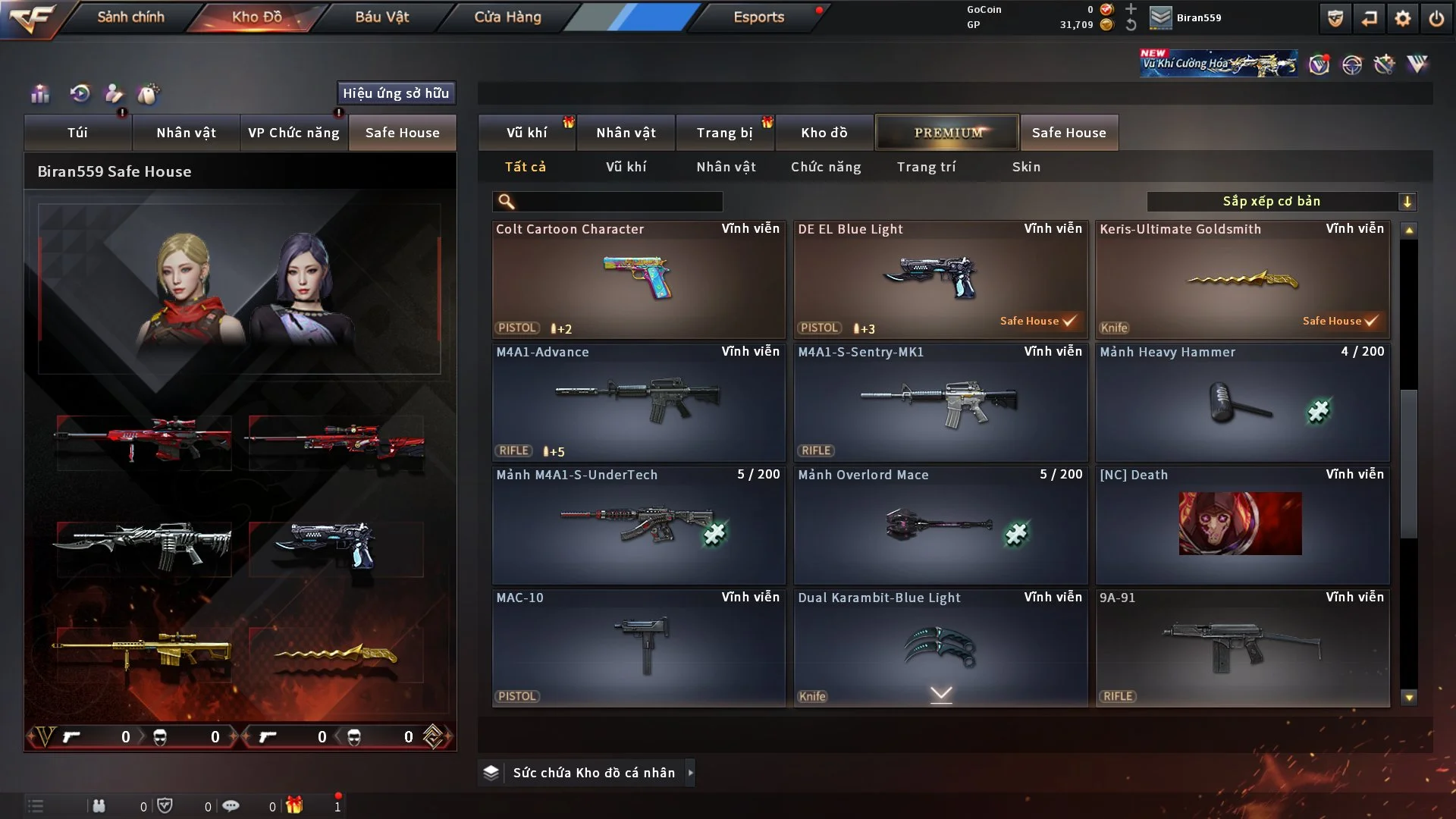Switch to the Kho đồ tab

tap(824, 133)
